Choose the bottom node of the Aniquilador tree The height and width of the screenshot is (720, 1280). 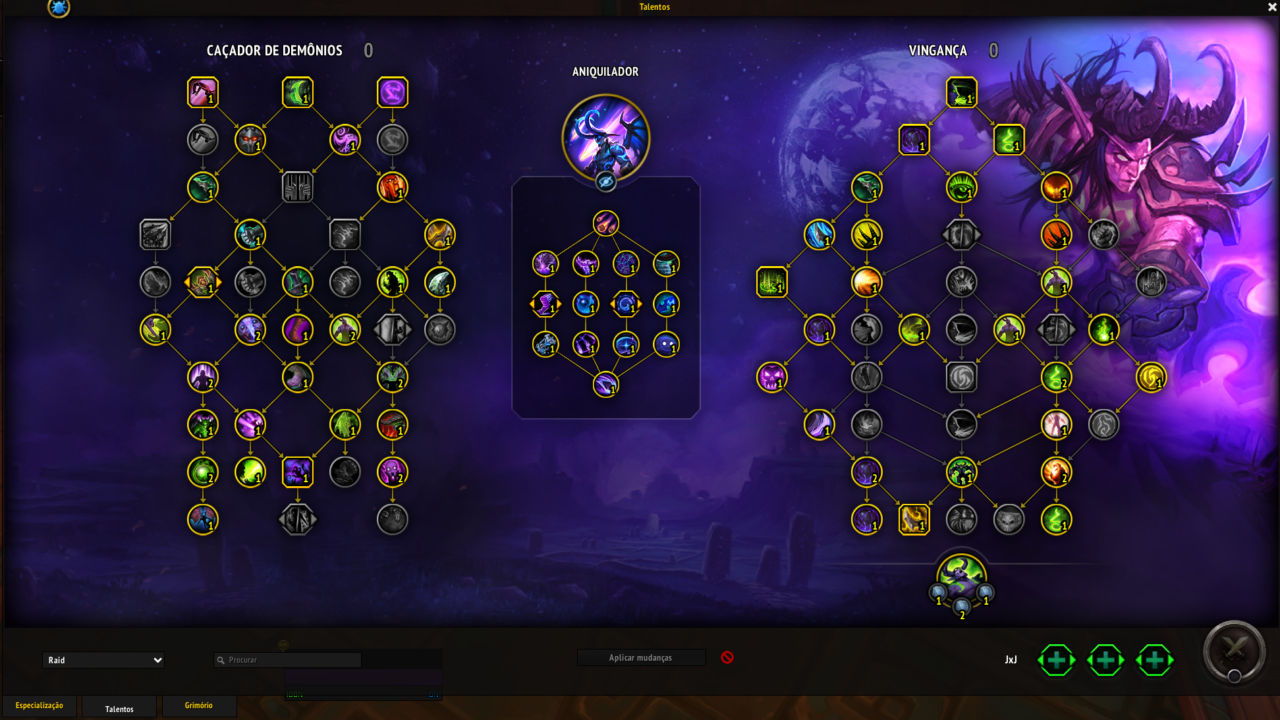pos(606,384)
